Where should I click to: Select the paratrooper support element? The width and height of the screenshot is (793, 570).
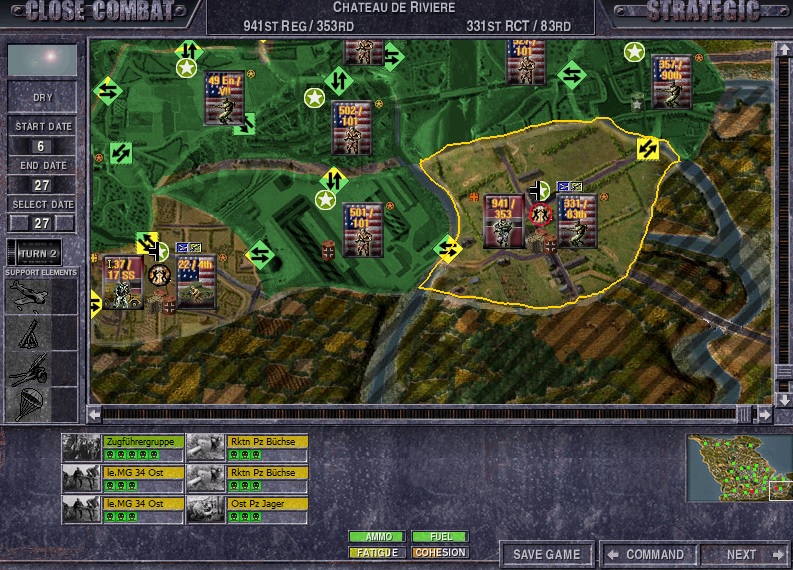(27, 403)
